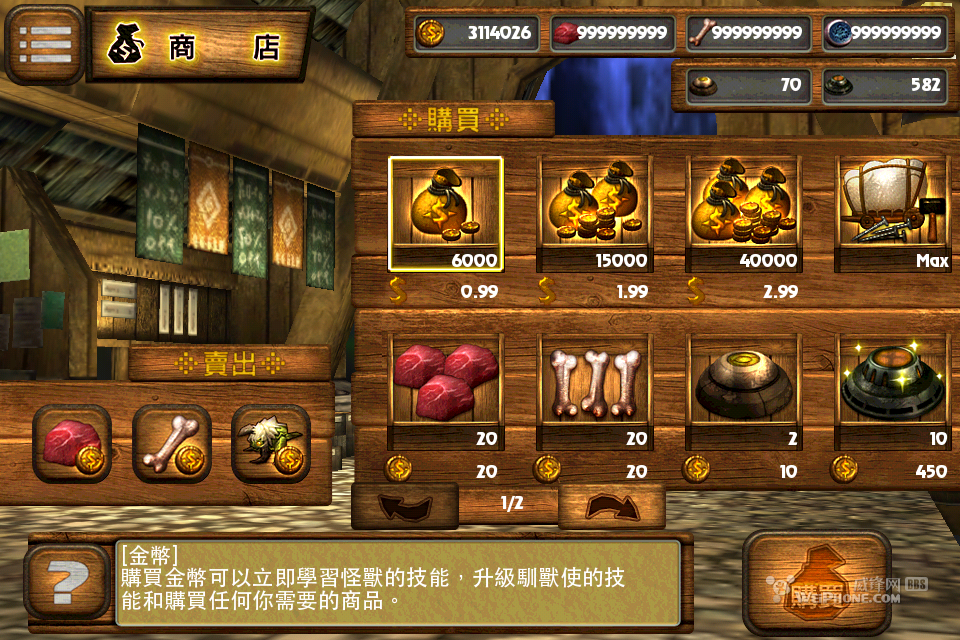
Task: Confirm purchase with the buy button
Action: click(817, 583)
